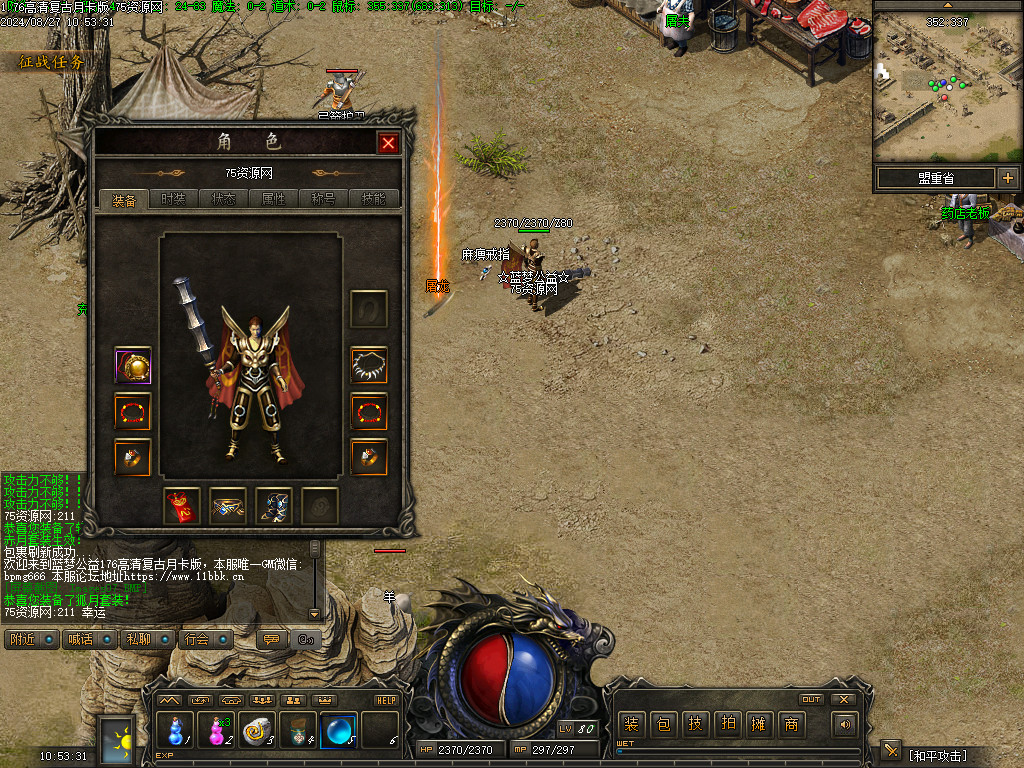Open the 征战任务 quest tracker
This screenshot has height=768, width=1024.
(x=52, y=62)
